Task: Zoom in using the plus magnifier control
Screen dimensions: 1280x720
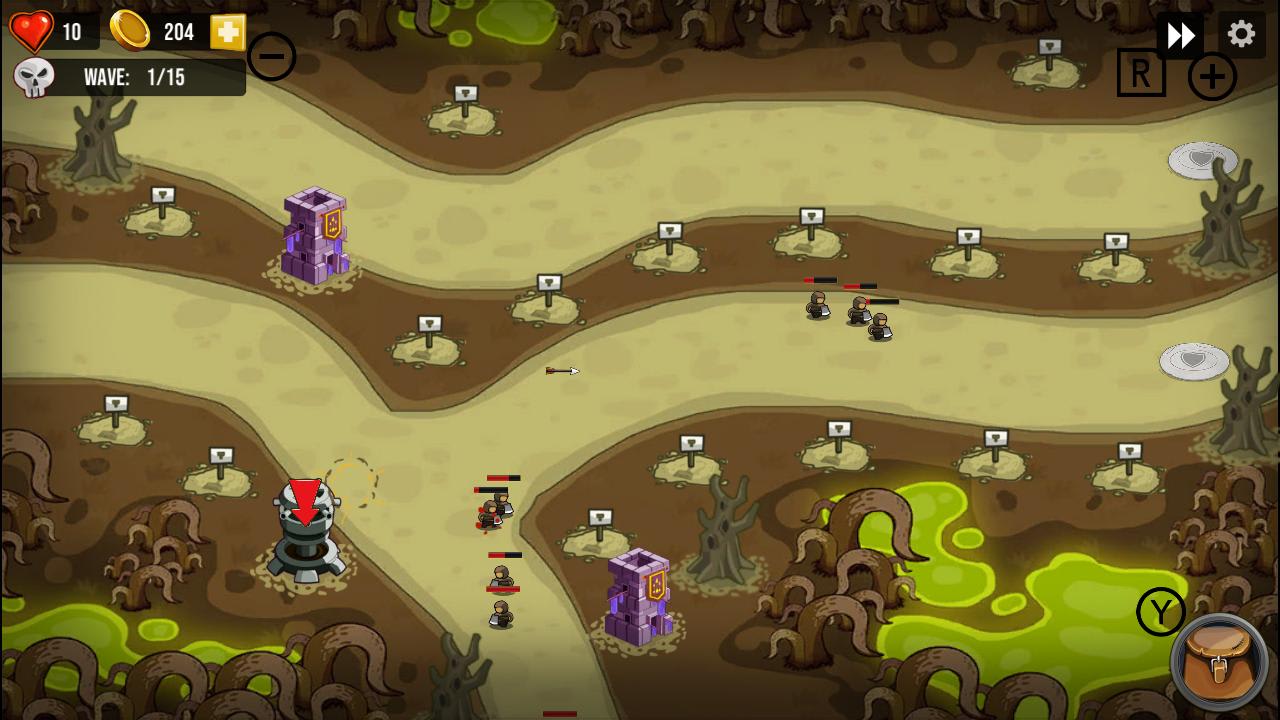Action: pos(1212,75)
